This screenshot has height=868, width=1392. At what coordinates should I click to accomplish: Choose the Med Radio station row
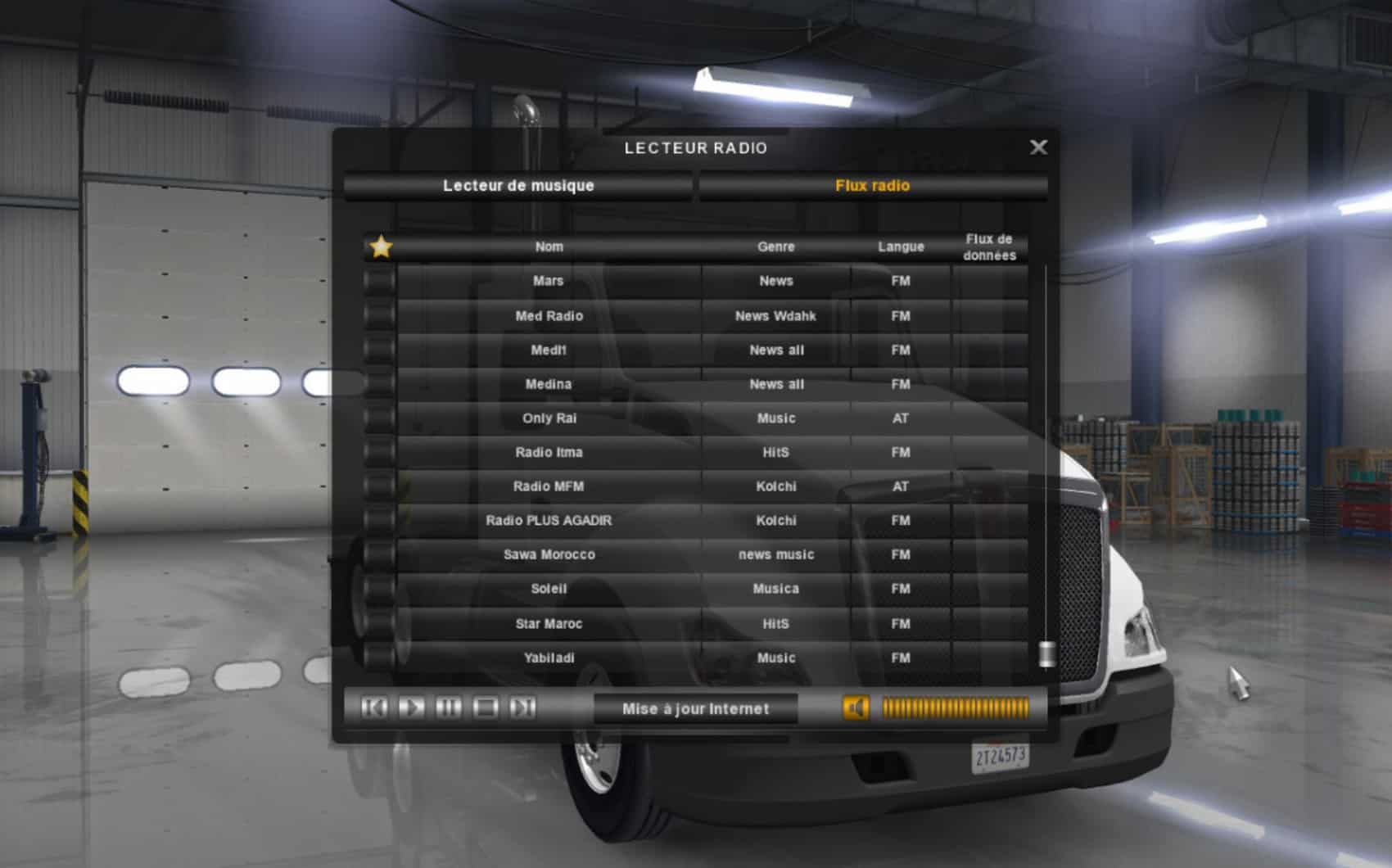coord(549,316)
